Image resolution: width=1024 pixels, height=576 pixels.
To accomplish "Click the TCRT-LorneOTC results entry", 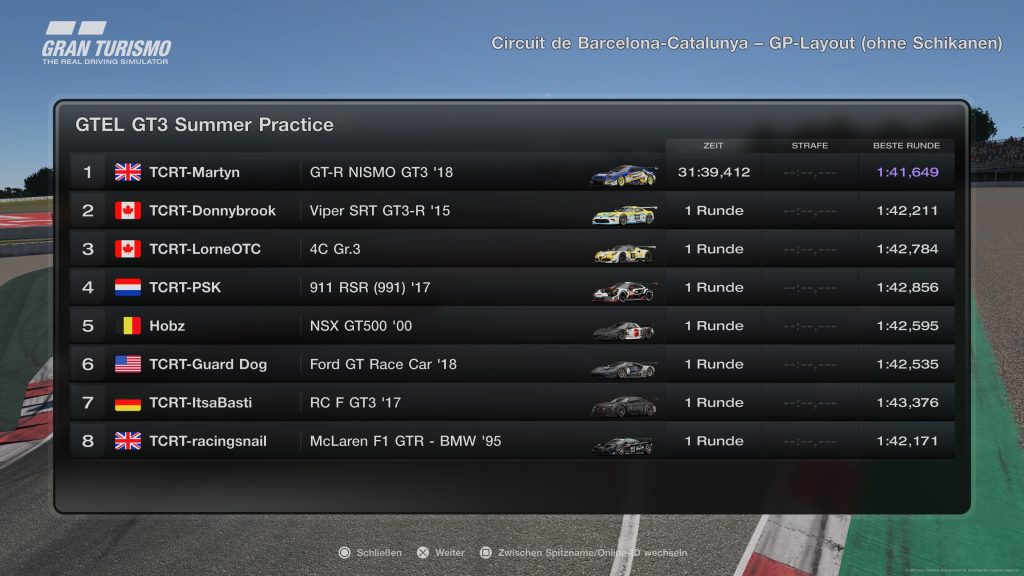I will [510, 249].
